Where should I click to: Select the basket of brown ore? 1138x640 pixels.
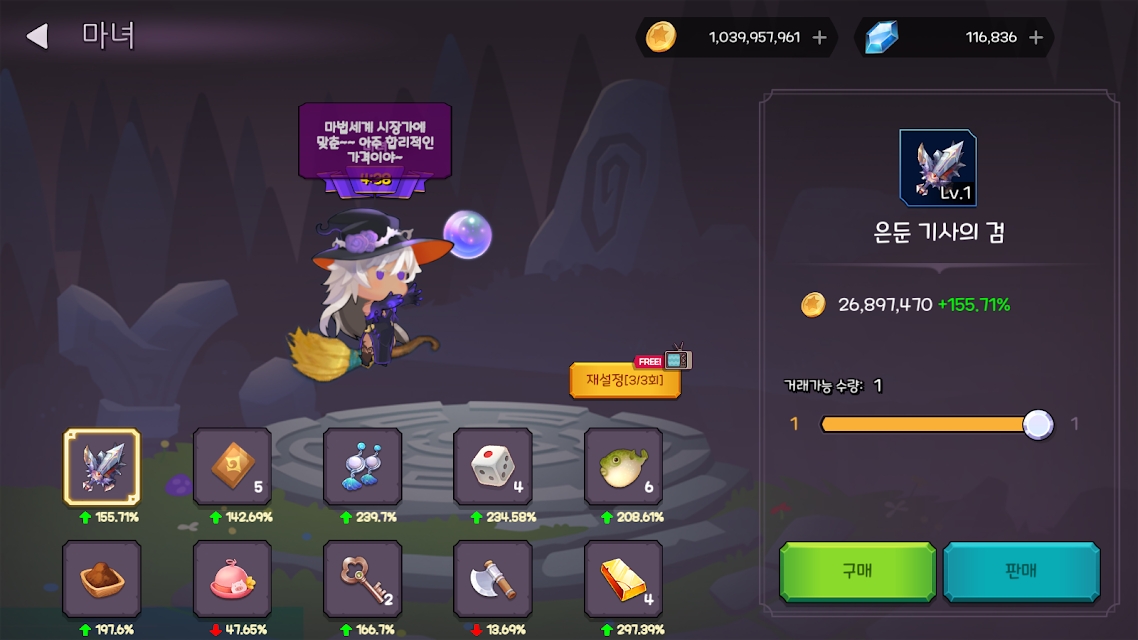102,579
